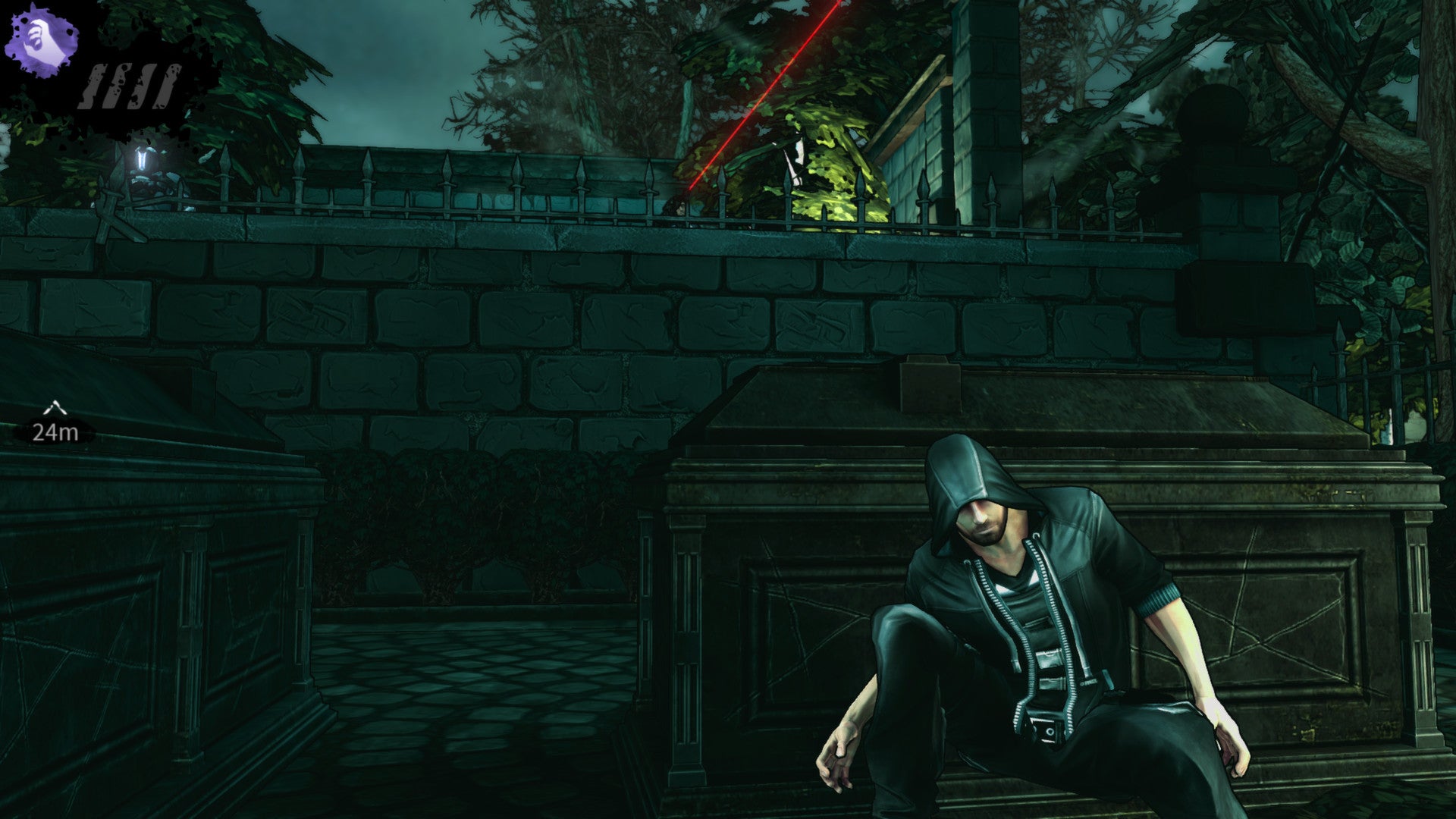Click the fourth blood point bar
This screenshot has width=1456, height=819.
(x=163, y=83)
